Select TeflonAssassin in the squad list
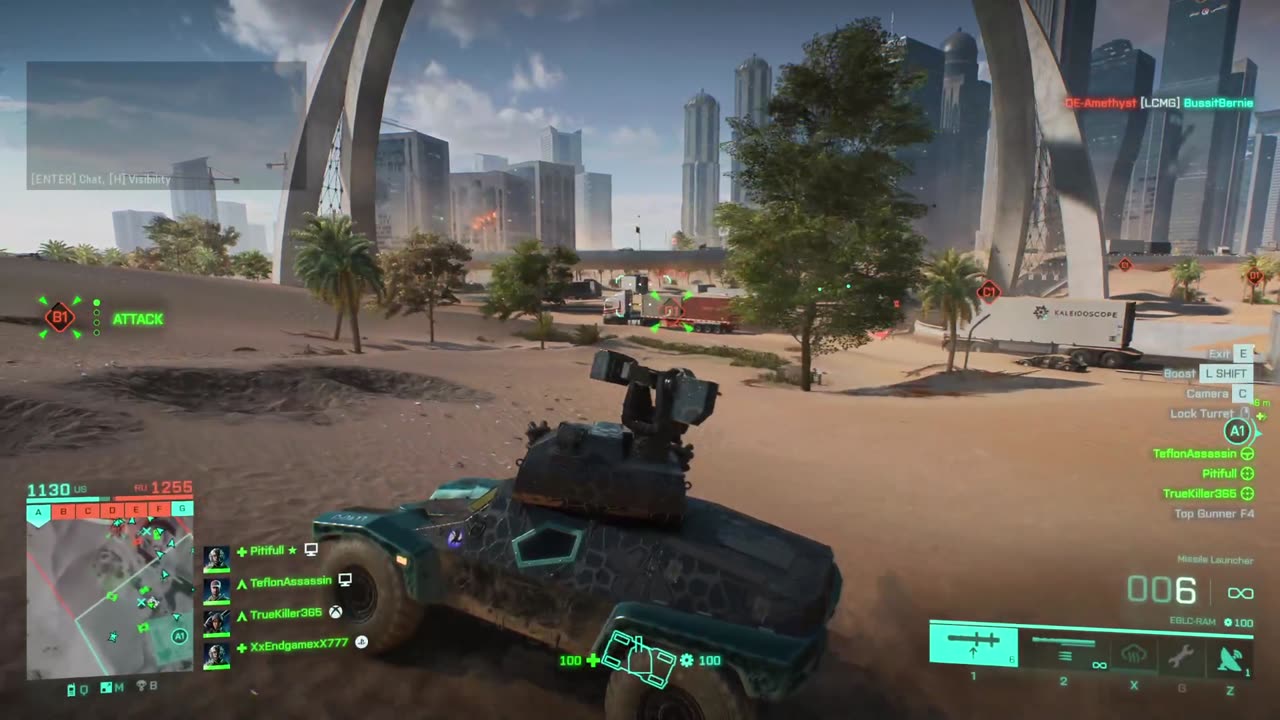The width and height of the screenshot is (1280, 720). tap(290, 582)
